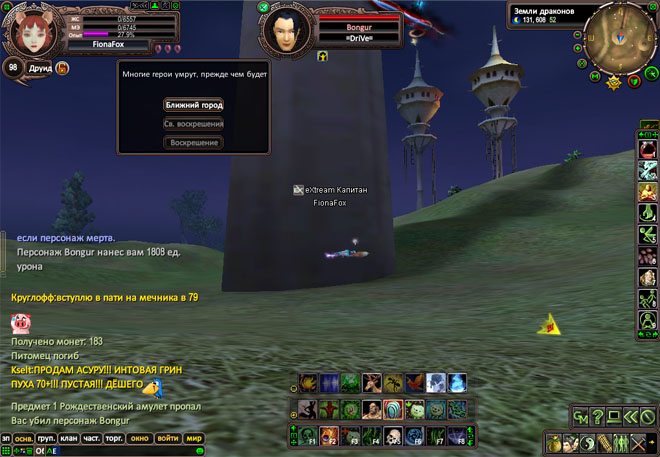This screenshot has width=660, height=457.
Task: Click the окно chat button
Action: (x=140, y=437)
